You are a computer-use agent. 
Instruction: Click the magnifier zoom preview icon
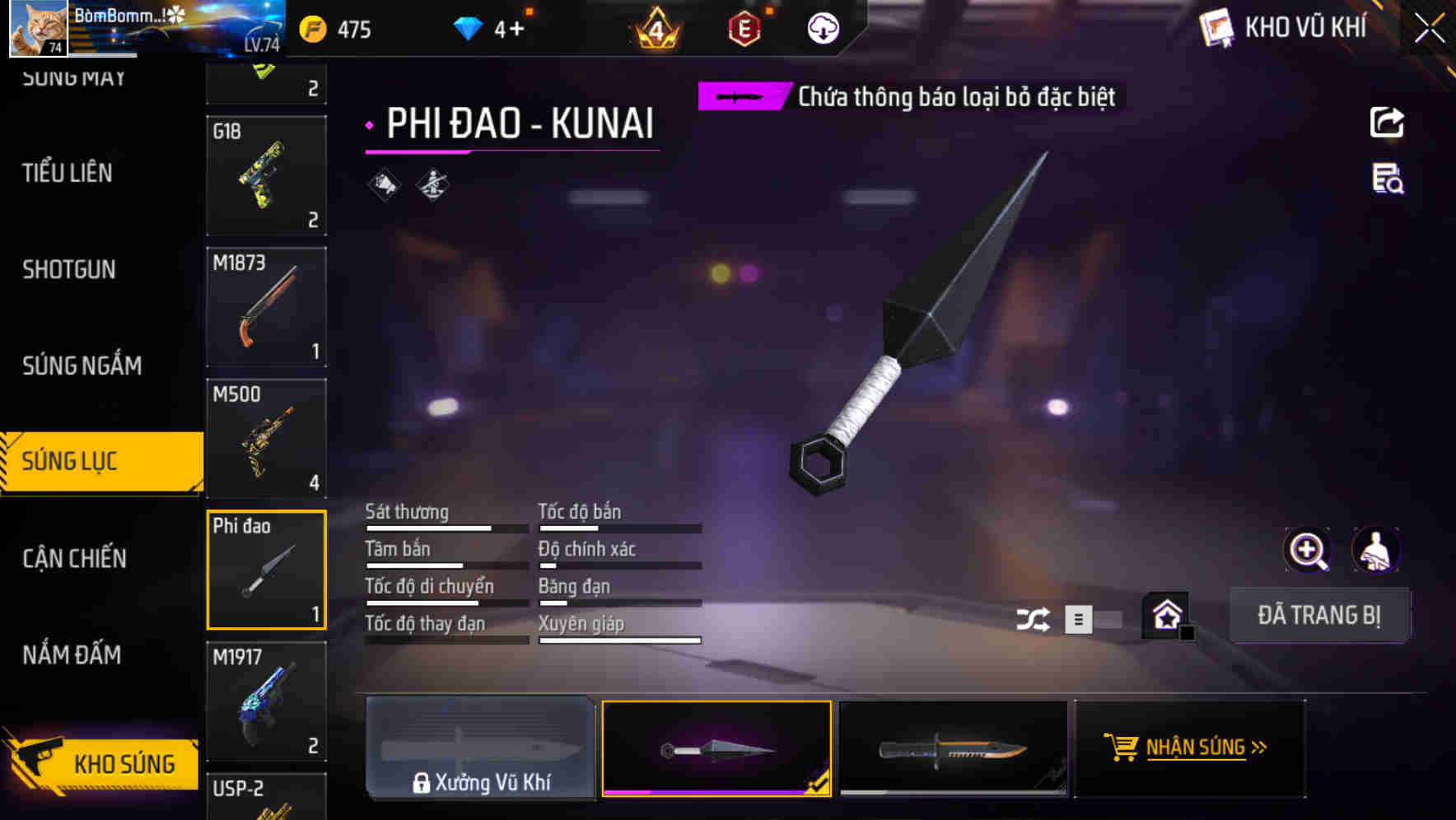[1306, 550]
